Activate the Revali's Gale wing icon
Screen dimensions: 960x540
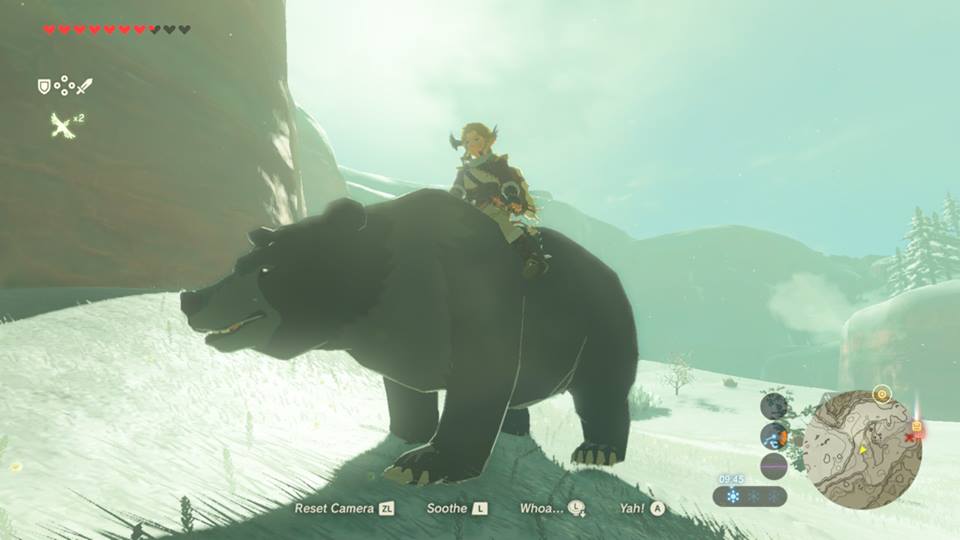point(63,125)
